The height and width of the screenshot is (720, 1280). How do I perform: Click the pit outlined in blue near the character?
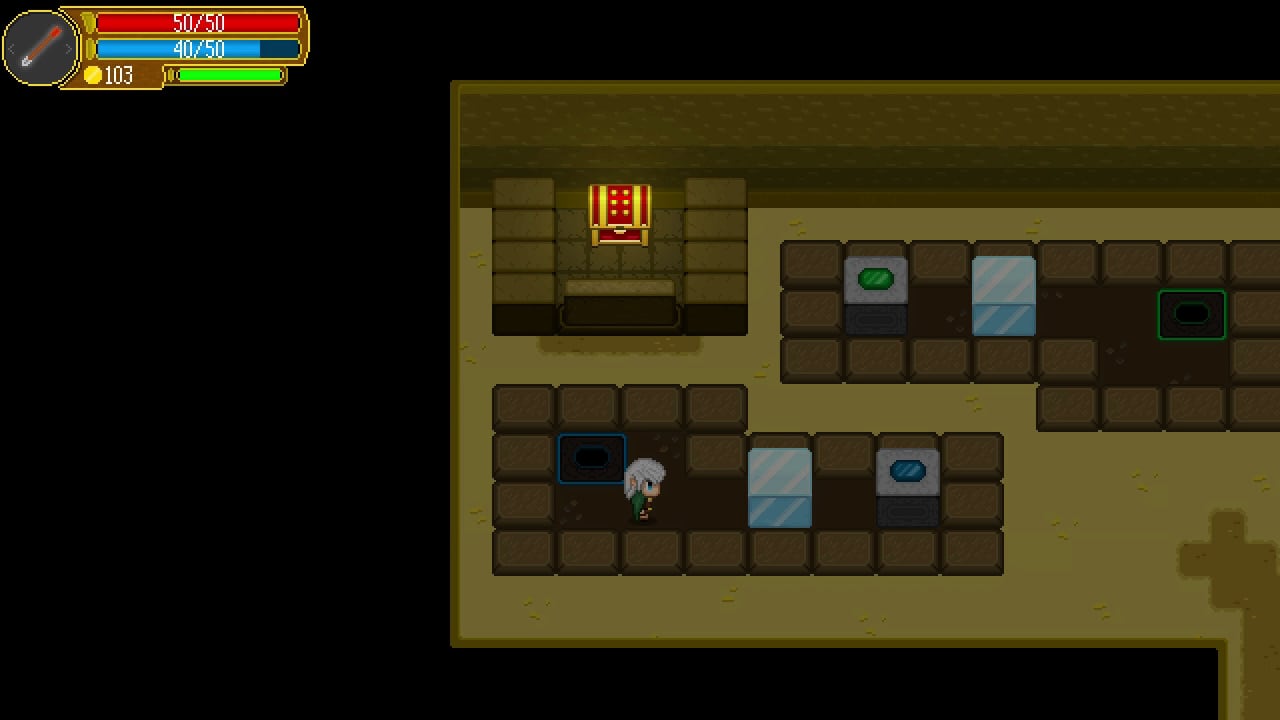coord(591,457)
